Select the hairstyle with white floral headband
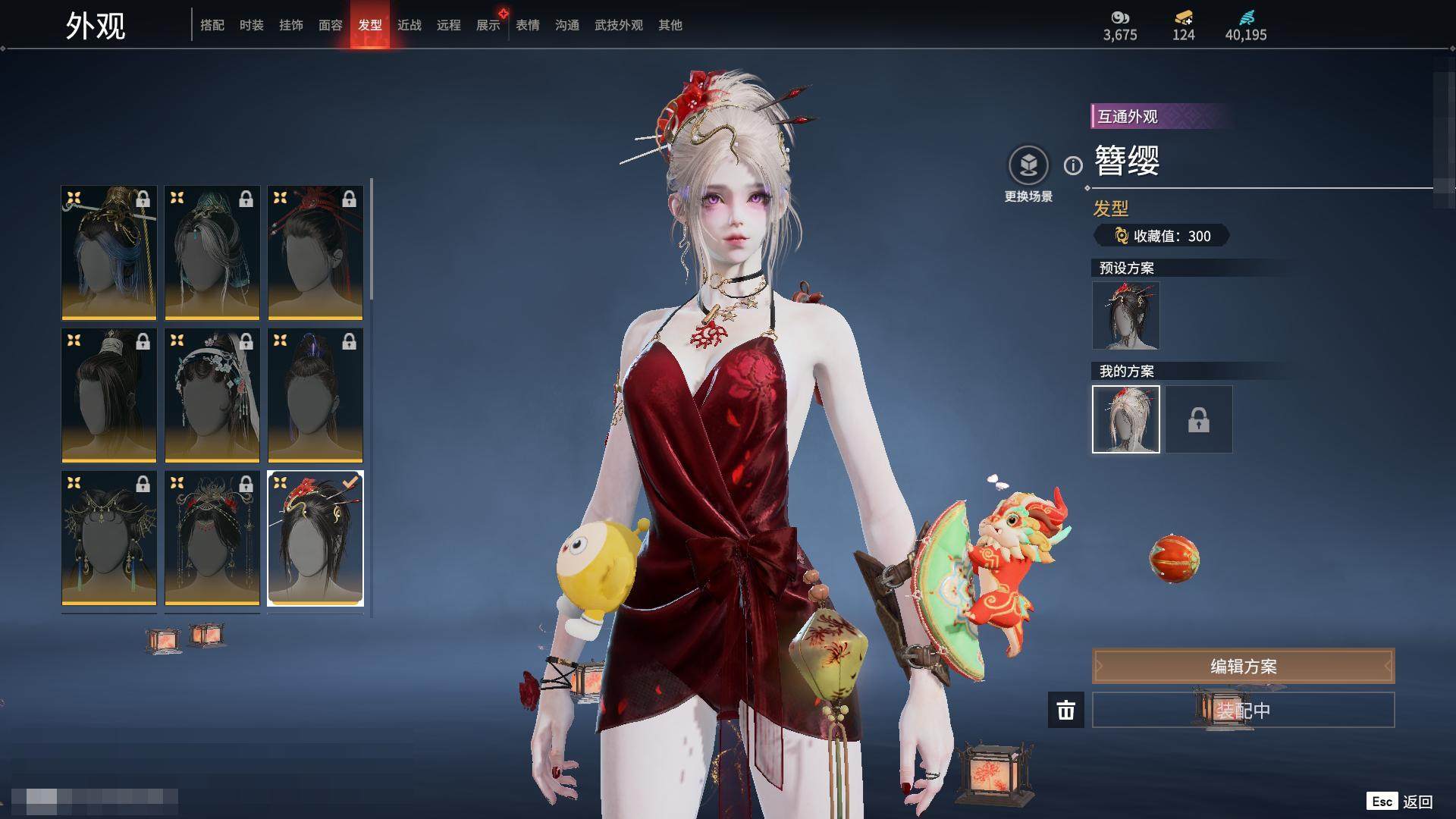Viewport: 1456px width, 819px height. click(x=212, y=395)
